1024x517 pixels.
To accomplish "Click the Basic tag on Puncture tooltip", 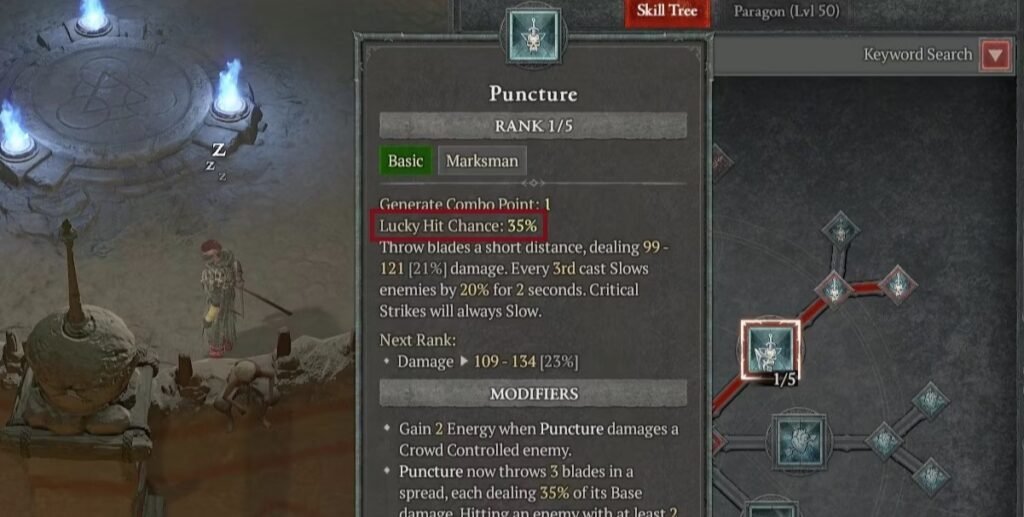I will tap(406, 161).
